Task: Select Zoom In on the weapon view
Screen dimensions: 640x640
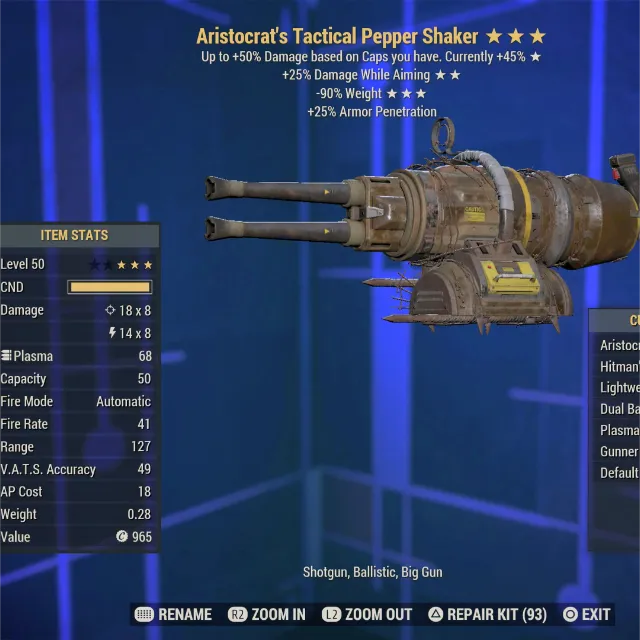Action: [x=267, y=614]
